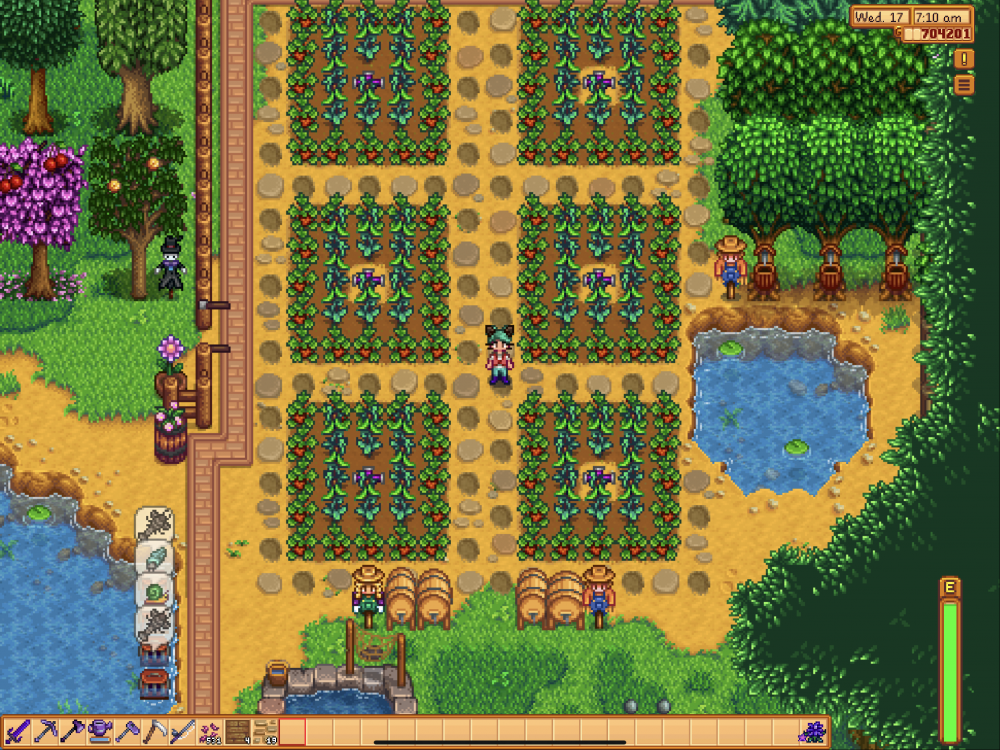This screenshot has height=750, width=1000.
Task: Pick the hoe from the hotbar
Action: [127, 732]
